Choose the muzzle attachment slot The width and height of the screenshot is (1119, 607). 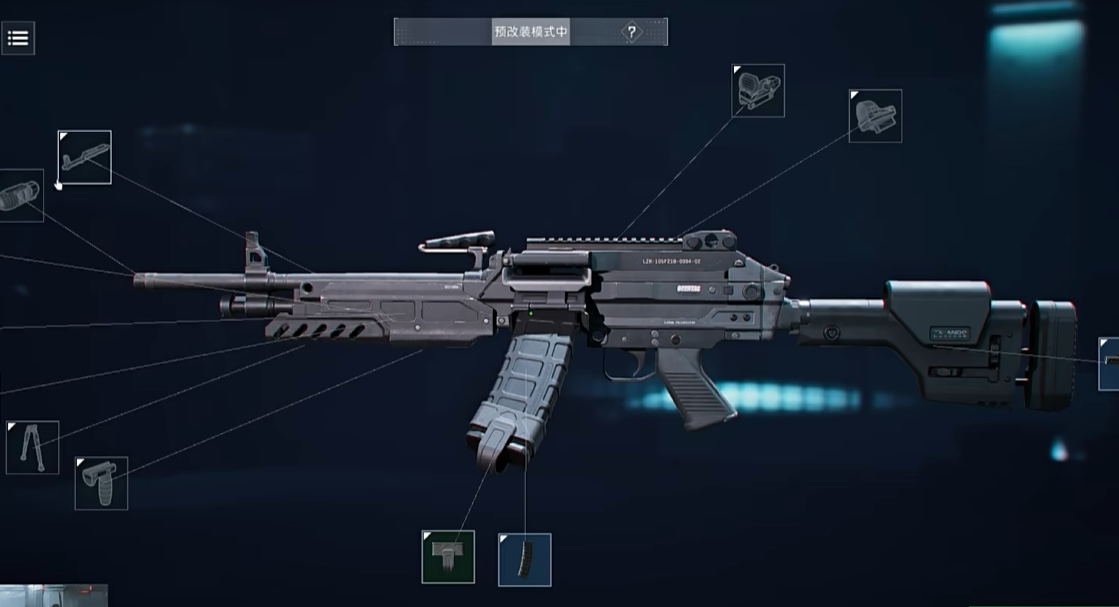tap(20, 194)
